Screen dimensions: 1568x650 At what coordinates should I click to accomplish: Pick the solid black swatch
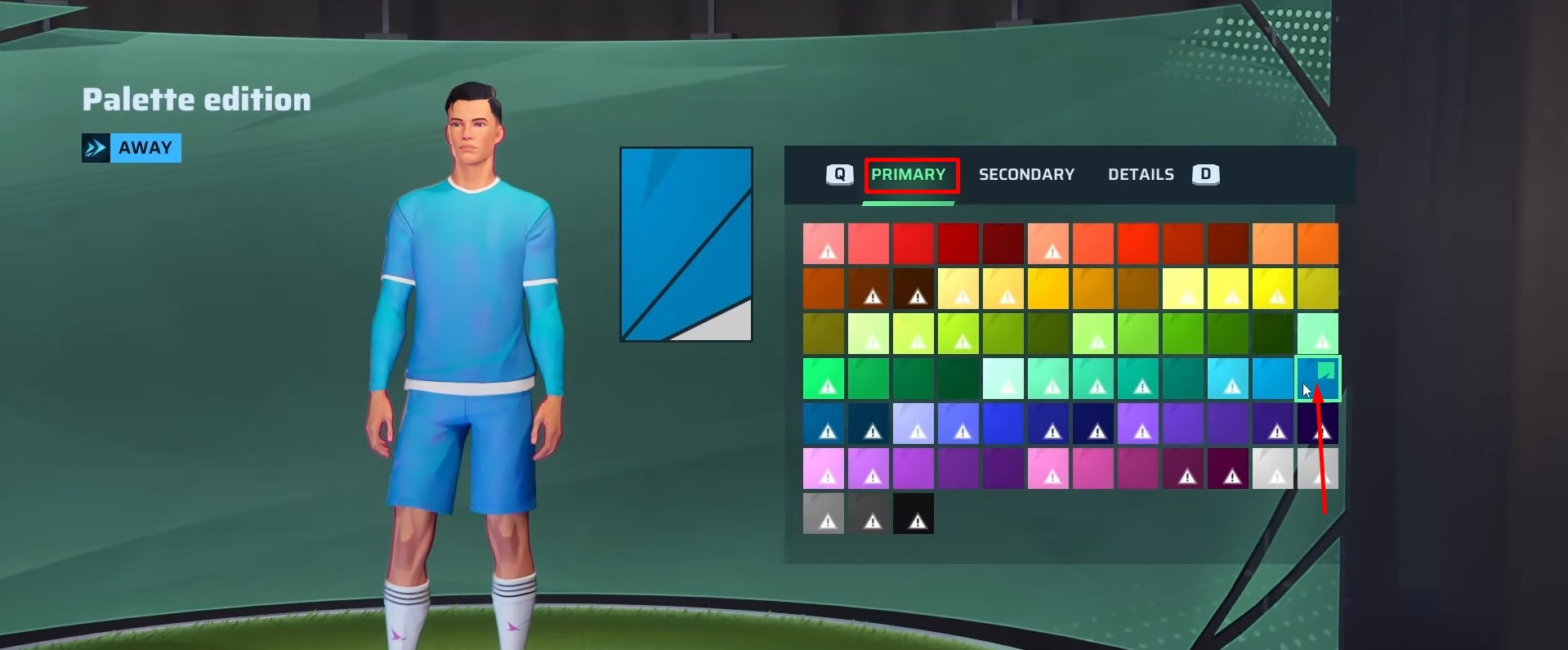click(x=914, y=513)
